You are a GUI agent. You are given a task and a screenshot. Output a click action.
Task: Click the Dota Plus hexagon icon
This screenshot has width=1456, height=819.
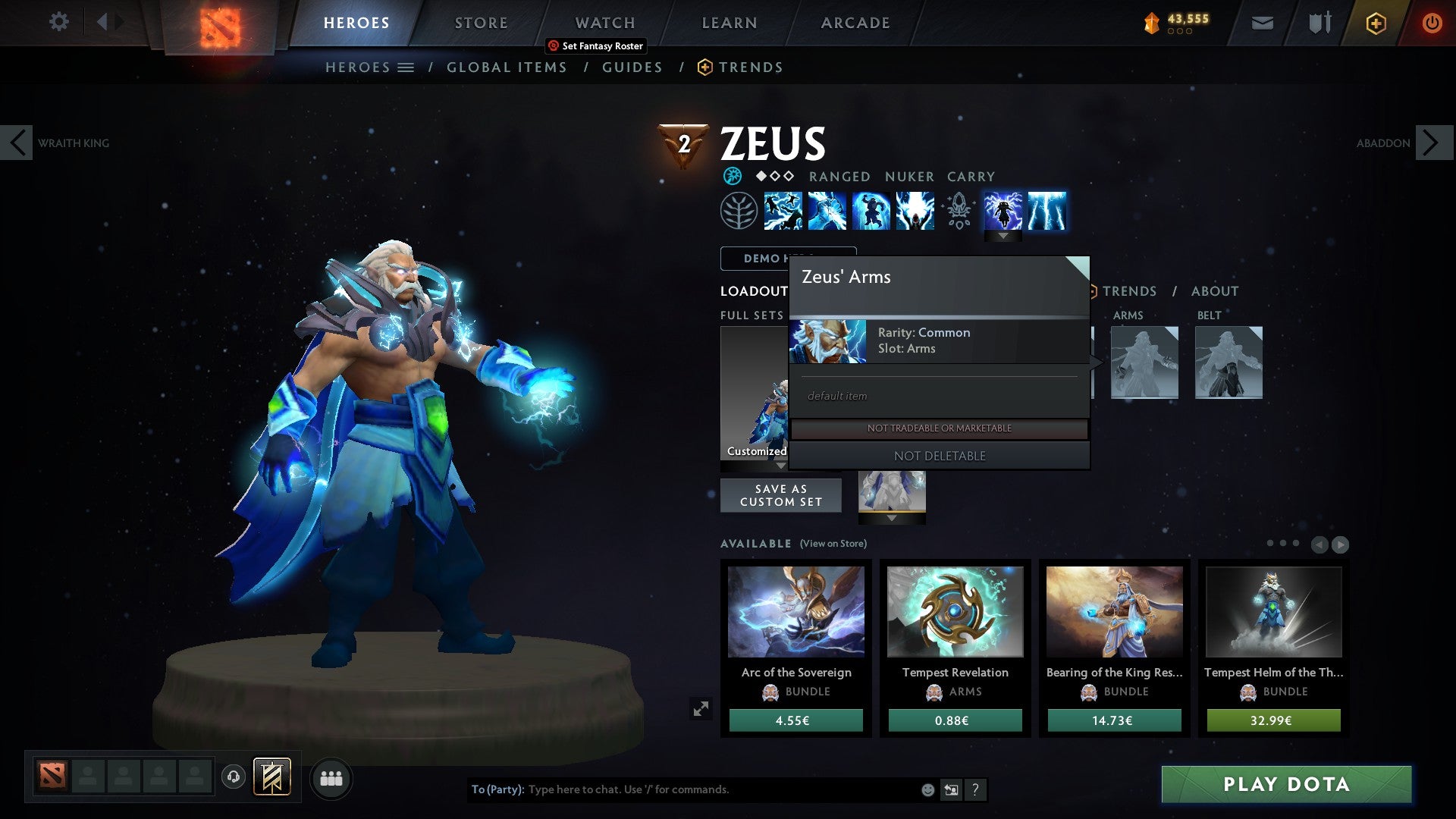click(x=1375, y=24)
